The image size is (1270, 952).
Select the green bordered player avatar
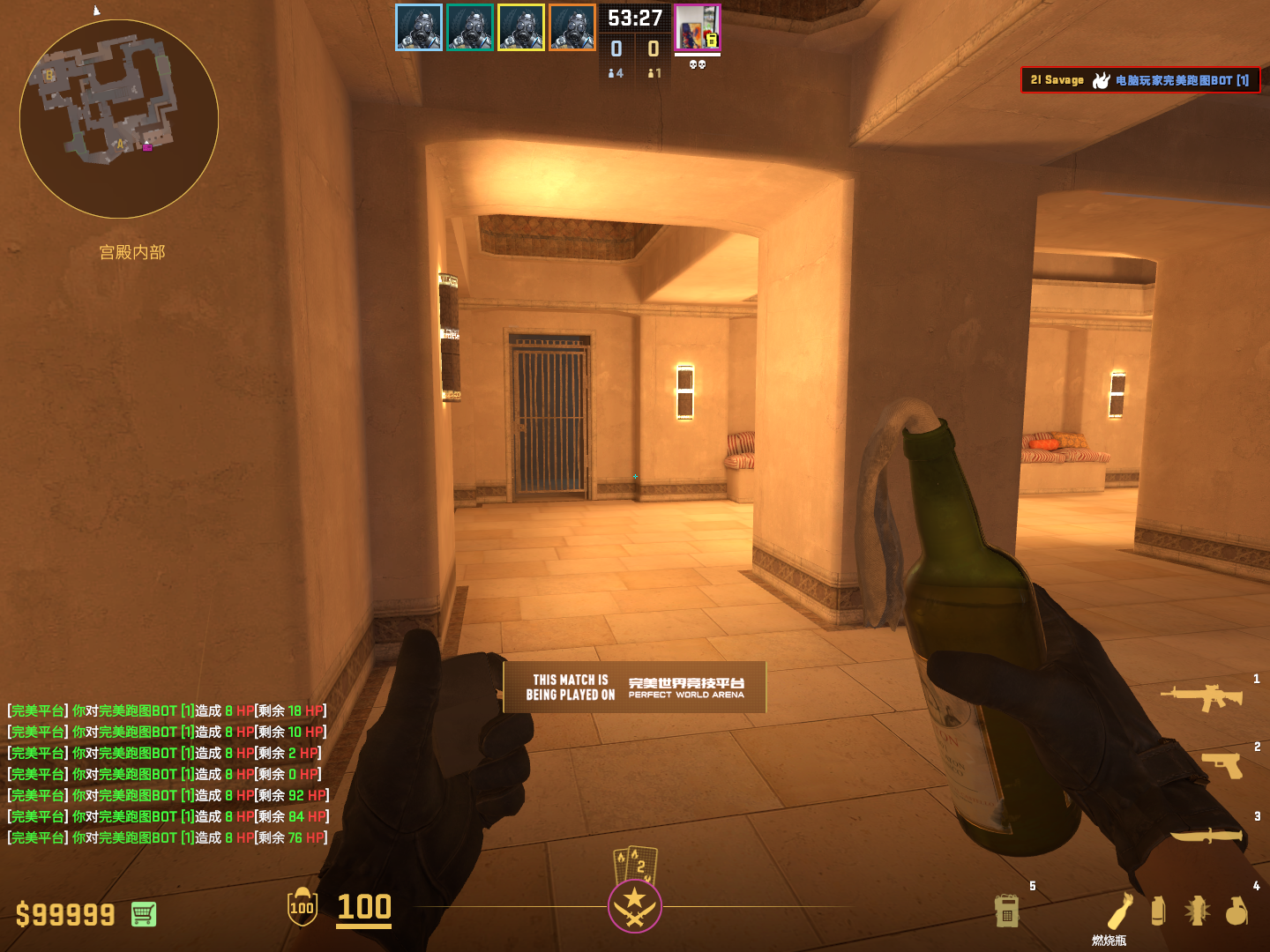click(x=470, y=27)
